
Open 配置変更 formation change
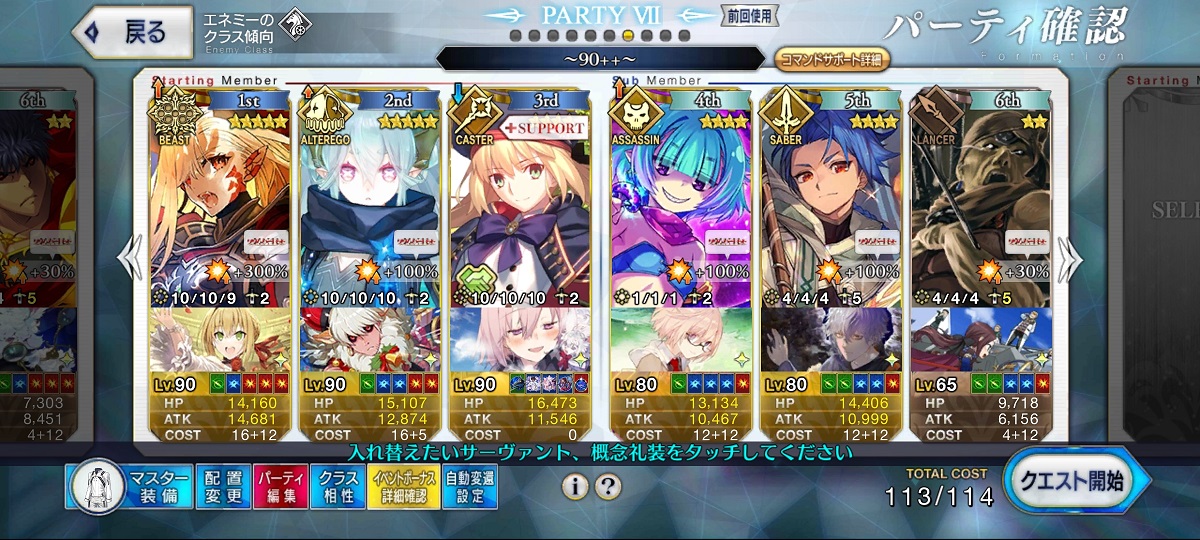coord(220,487)
